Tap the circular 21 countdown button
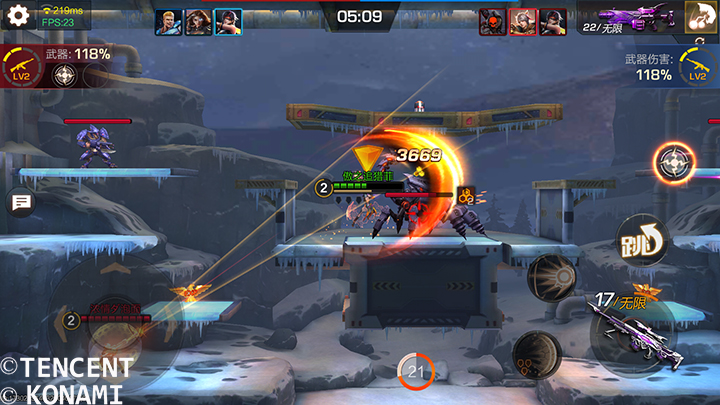This screenshot has width=720, height=405. [x=416, y=372]
